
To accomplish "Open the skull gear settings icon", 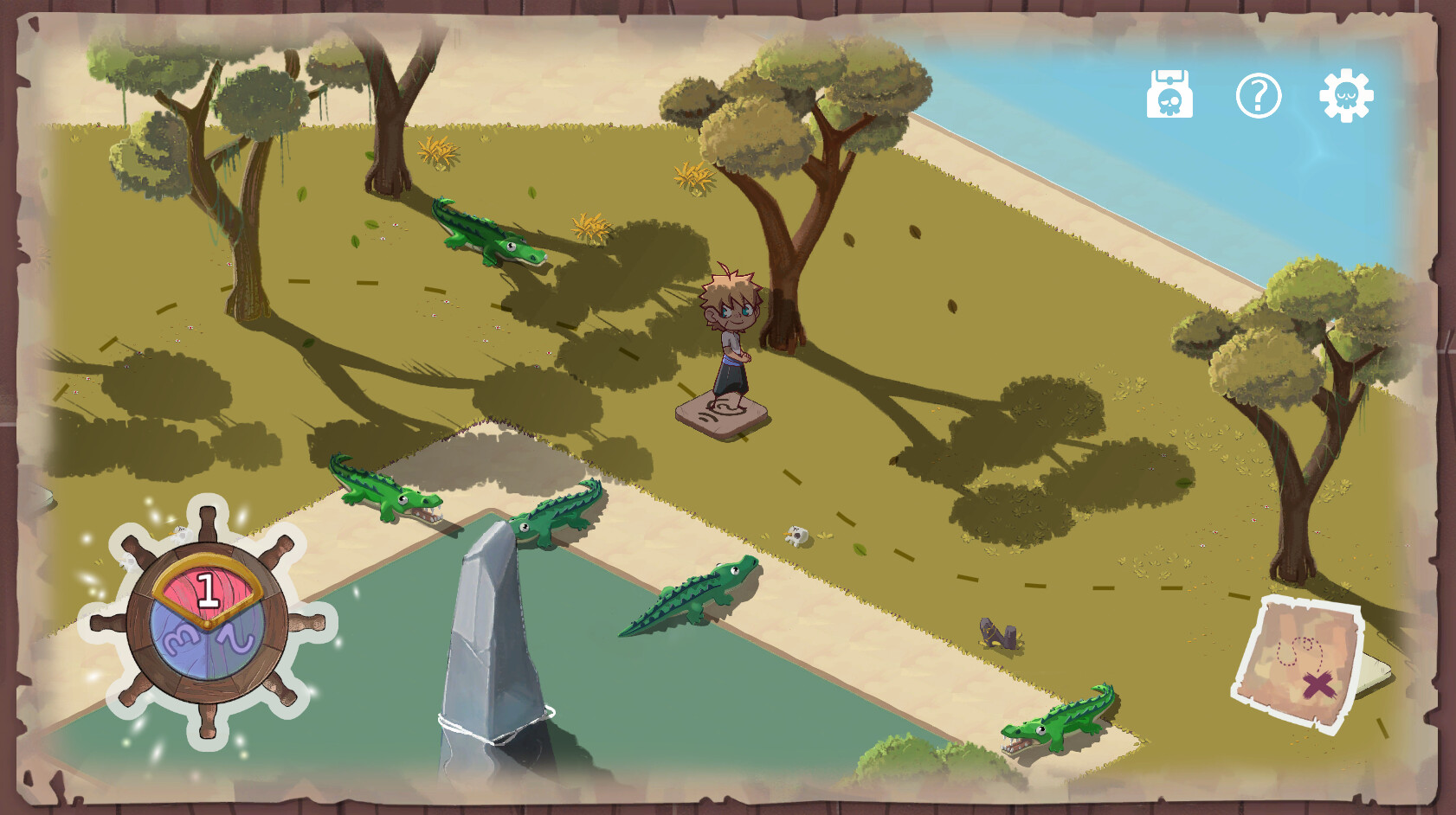I will click(1345, 97).
